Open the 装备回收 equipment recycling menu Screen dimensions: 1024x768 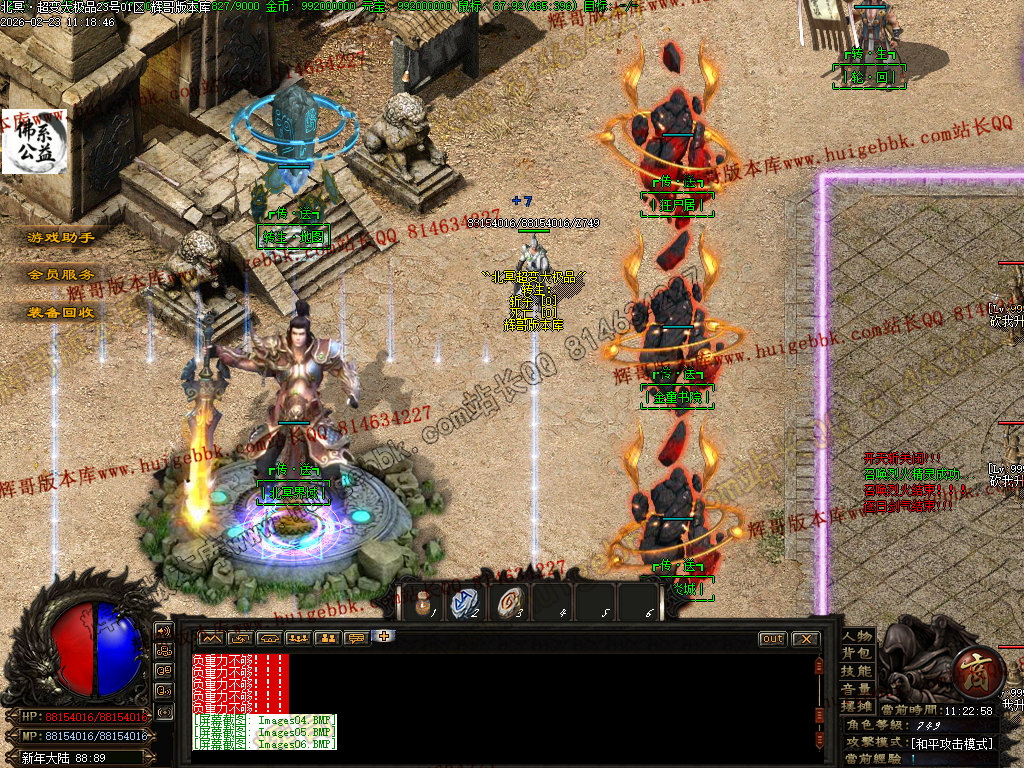61,312
